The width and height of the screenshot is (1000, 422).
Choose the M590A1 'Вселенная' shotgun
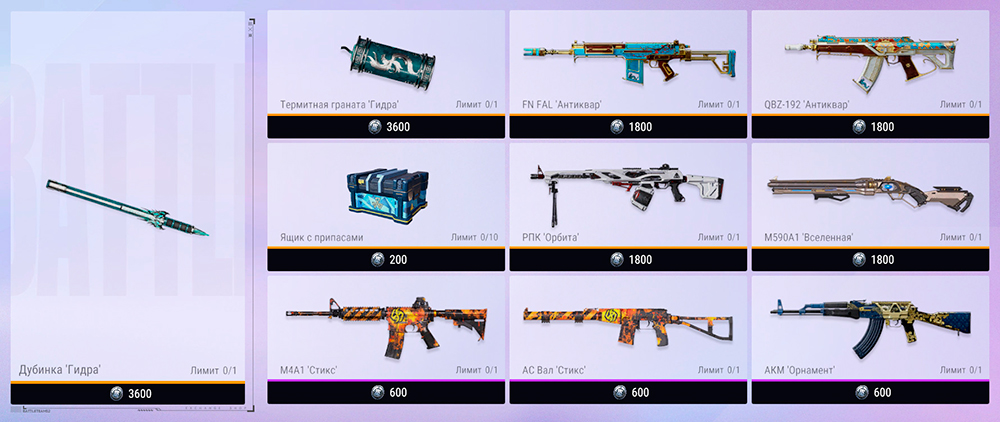point(869,192)
